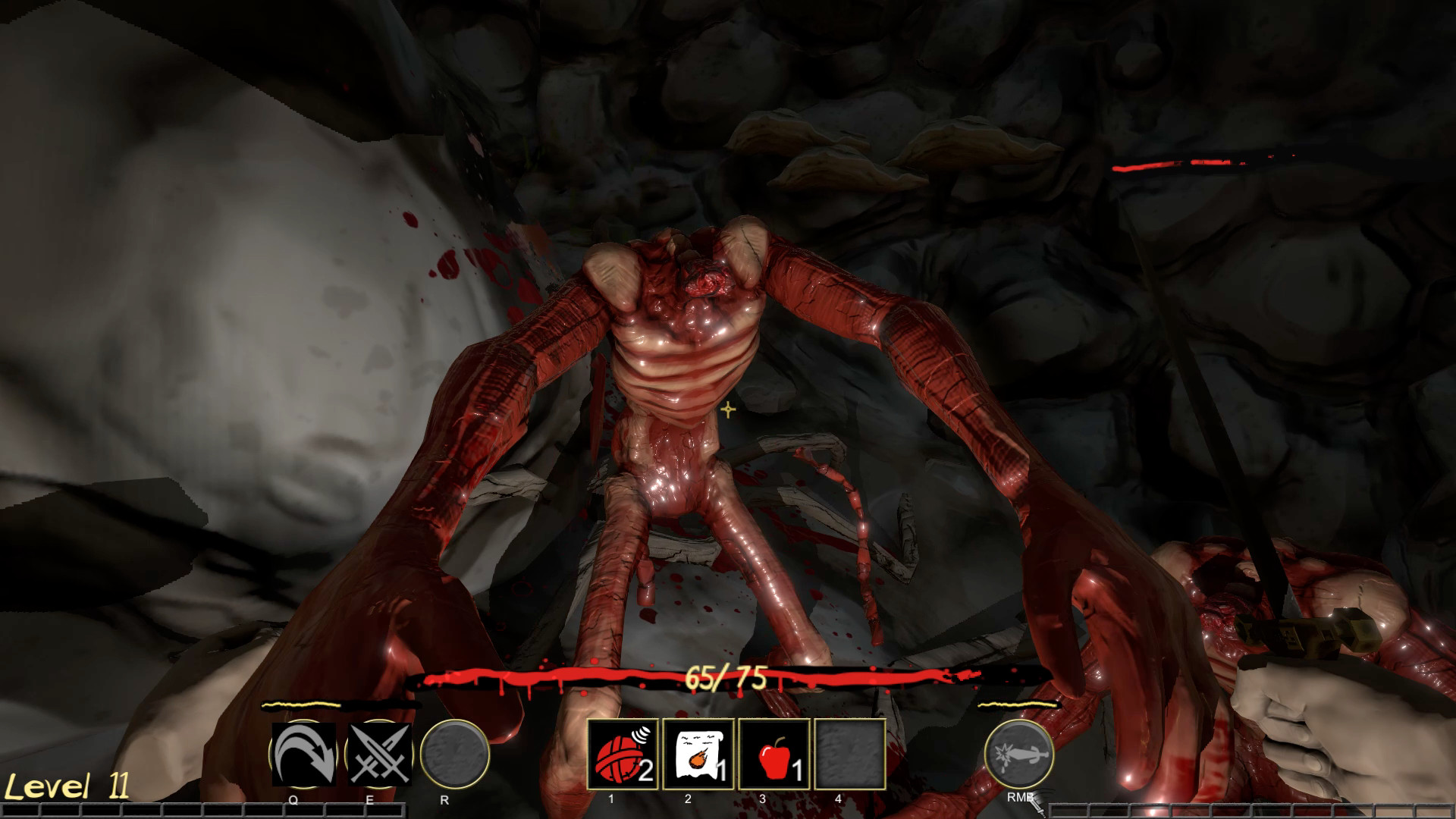
Task: Click the RMB label under the attack icon
Action: tap(1020, 798)
